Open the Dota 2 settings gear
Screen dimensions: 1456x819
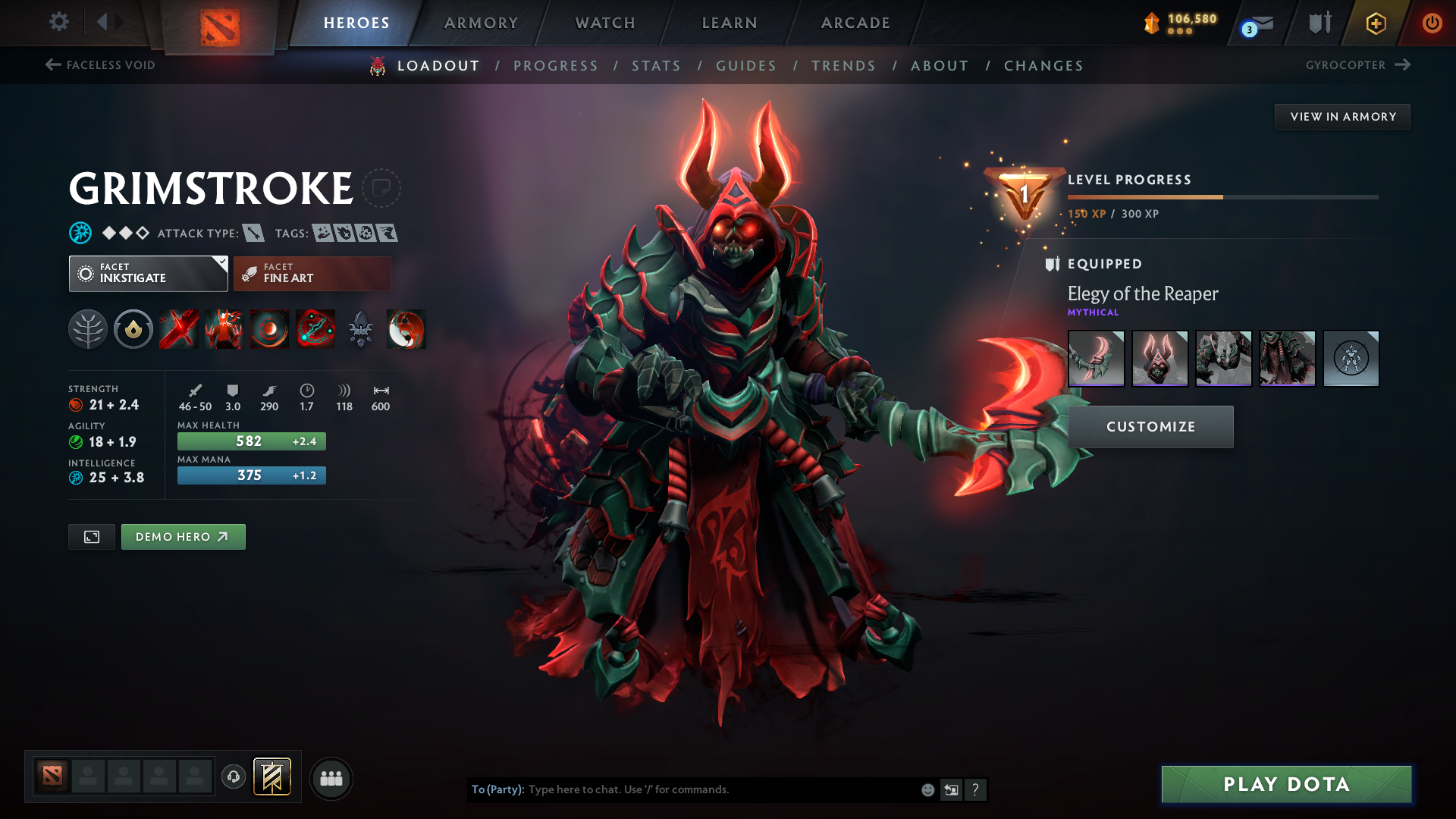[x=58, y=23]
